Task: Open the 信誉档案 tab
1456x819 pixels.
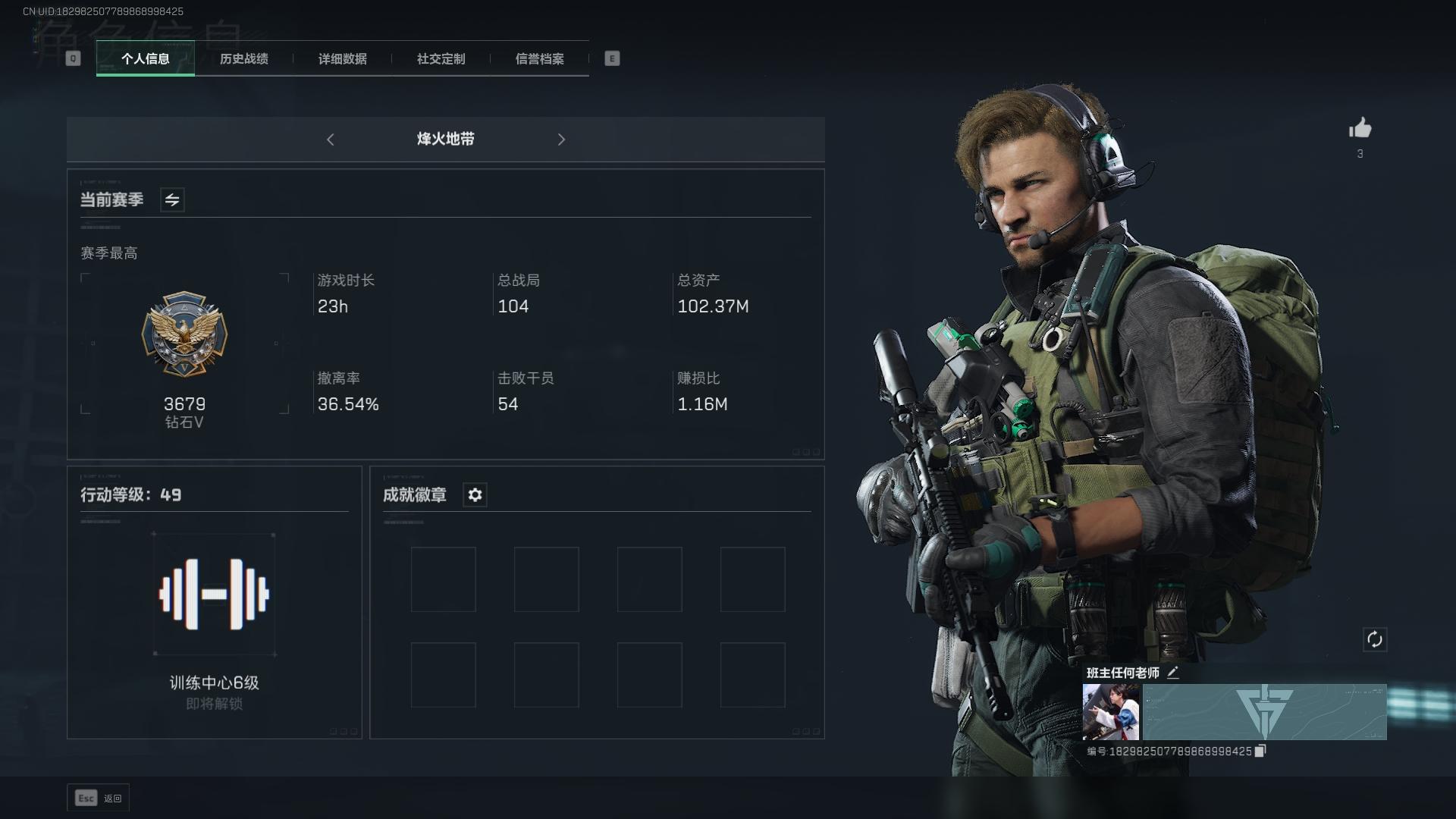Action: (539, 58)
